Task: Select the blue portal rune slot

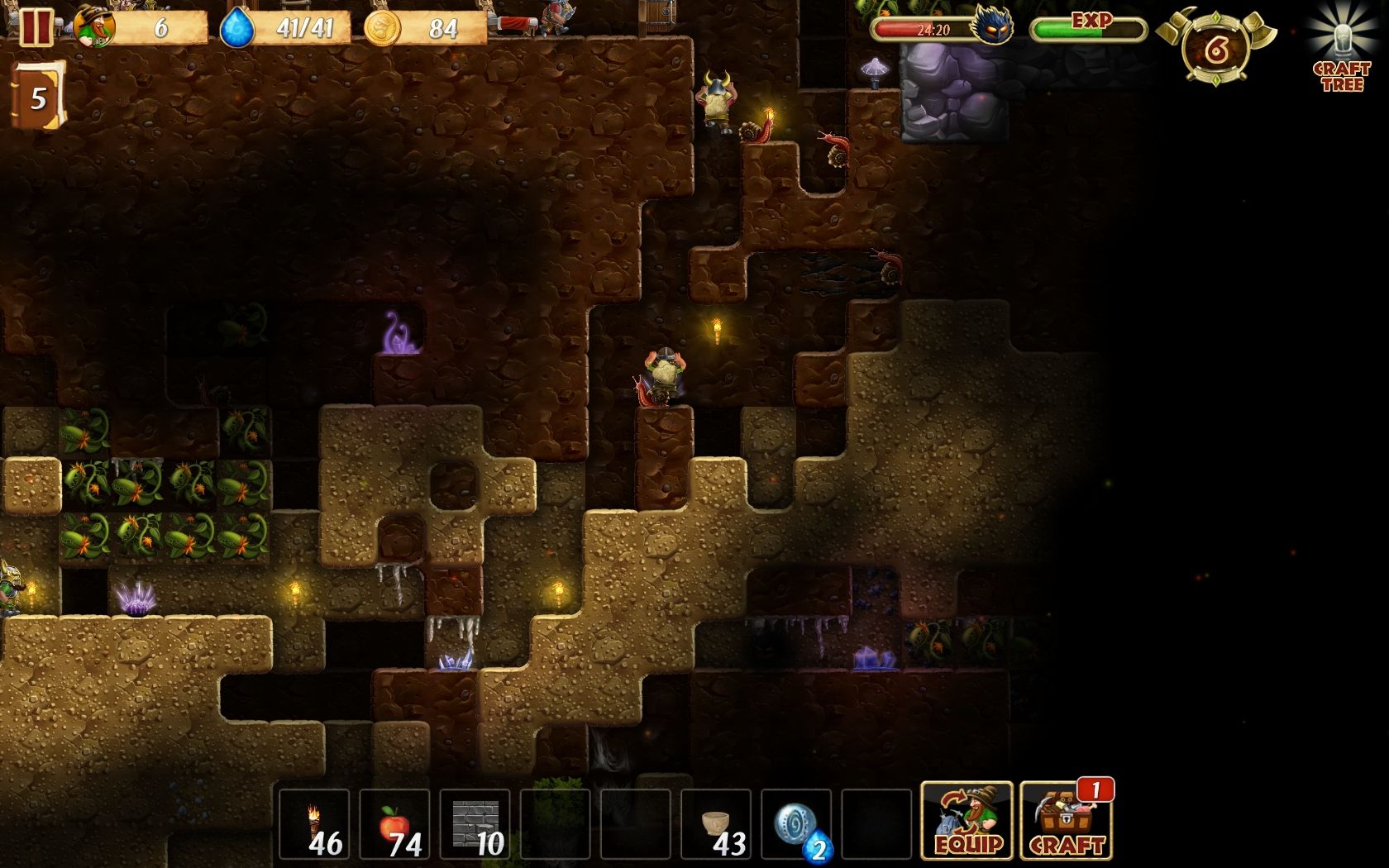Action: coord(796,824)
